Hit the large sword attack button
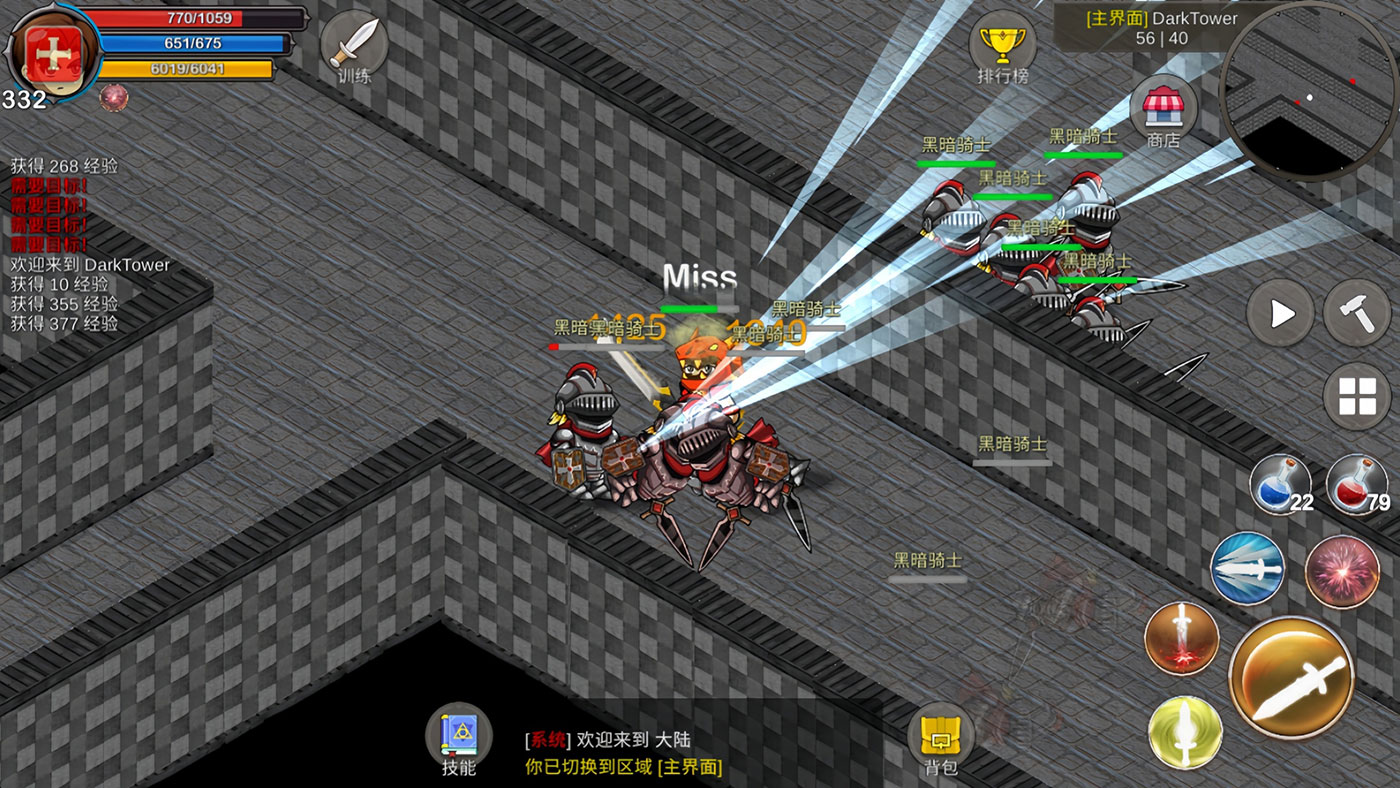 [1291, 678]
